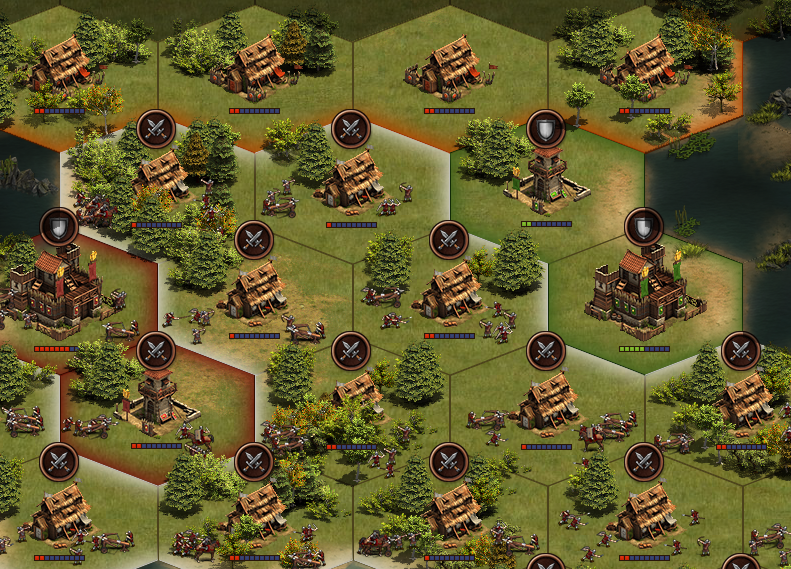Viewport: 791px width, 569px height.
Task: Click the shield icon above the green-bannered watchtower
Action: (546, 128)
